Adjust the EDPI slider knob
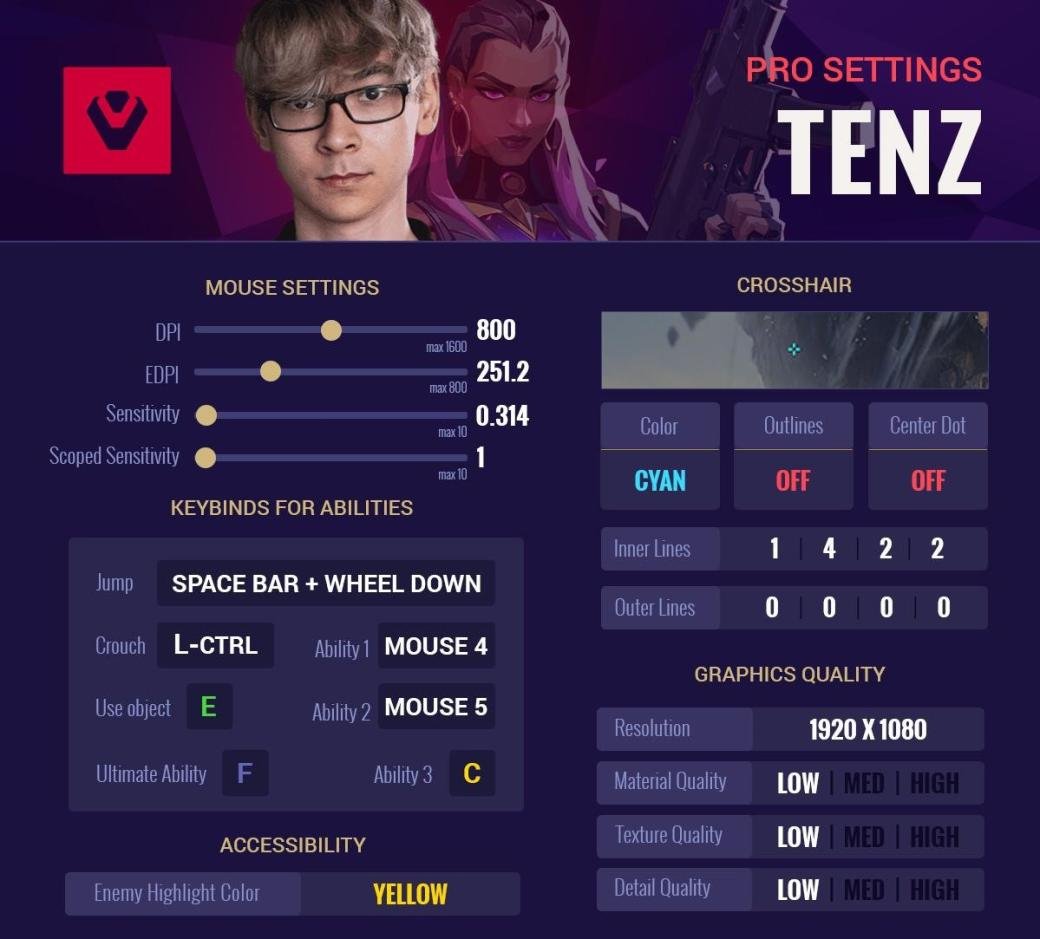The image size is (1040, 939). point(270,372)
